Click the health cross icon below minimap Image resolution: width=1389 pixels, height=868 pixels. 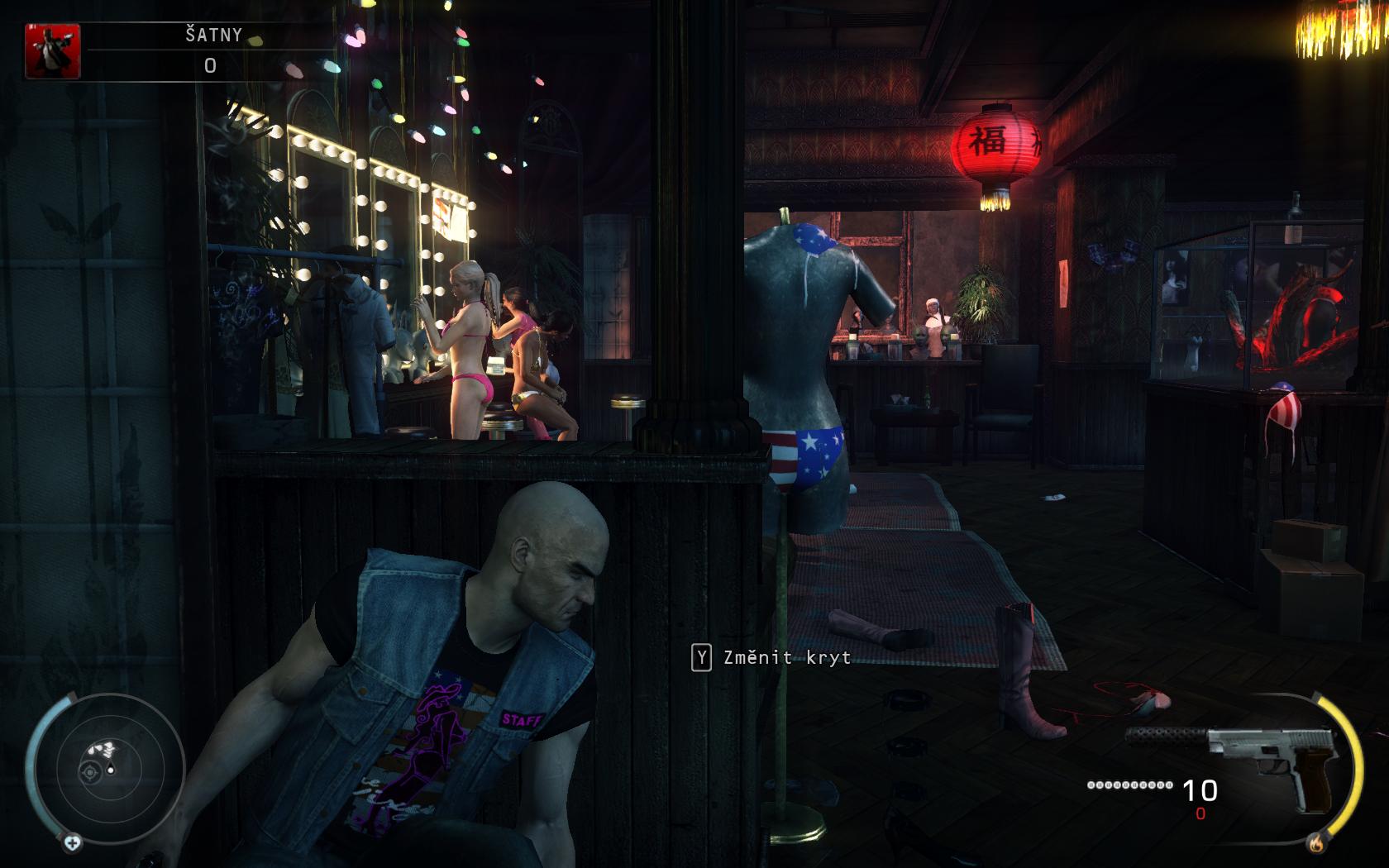(73, 843)
